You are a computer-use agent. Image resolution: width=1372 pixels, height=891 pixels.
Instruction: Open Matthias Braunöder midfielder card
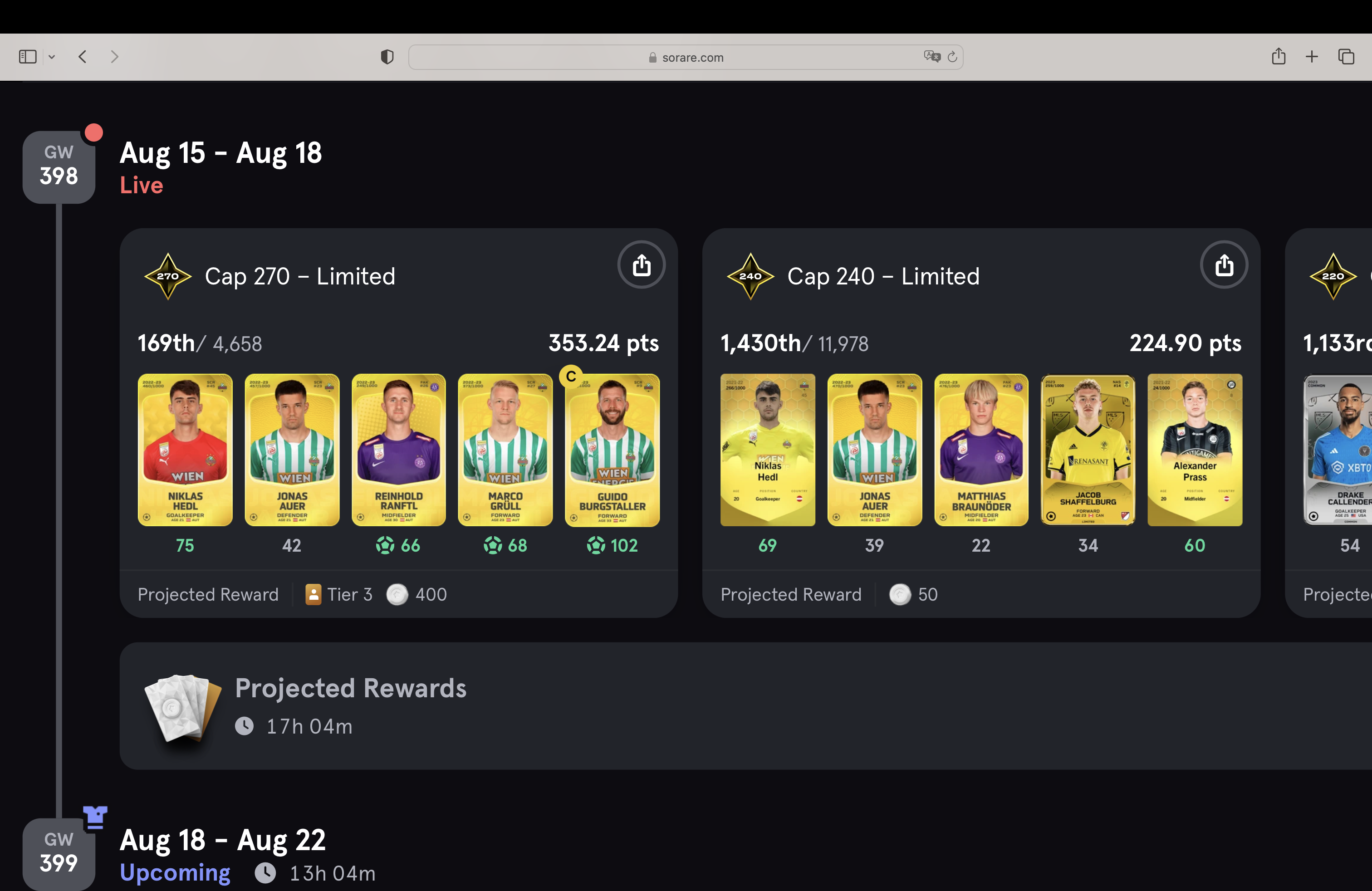(981, 450)
